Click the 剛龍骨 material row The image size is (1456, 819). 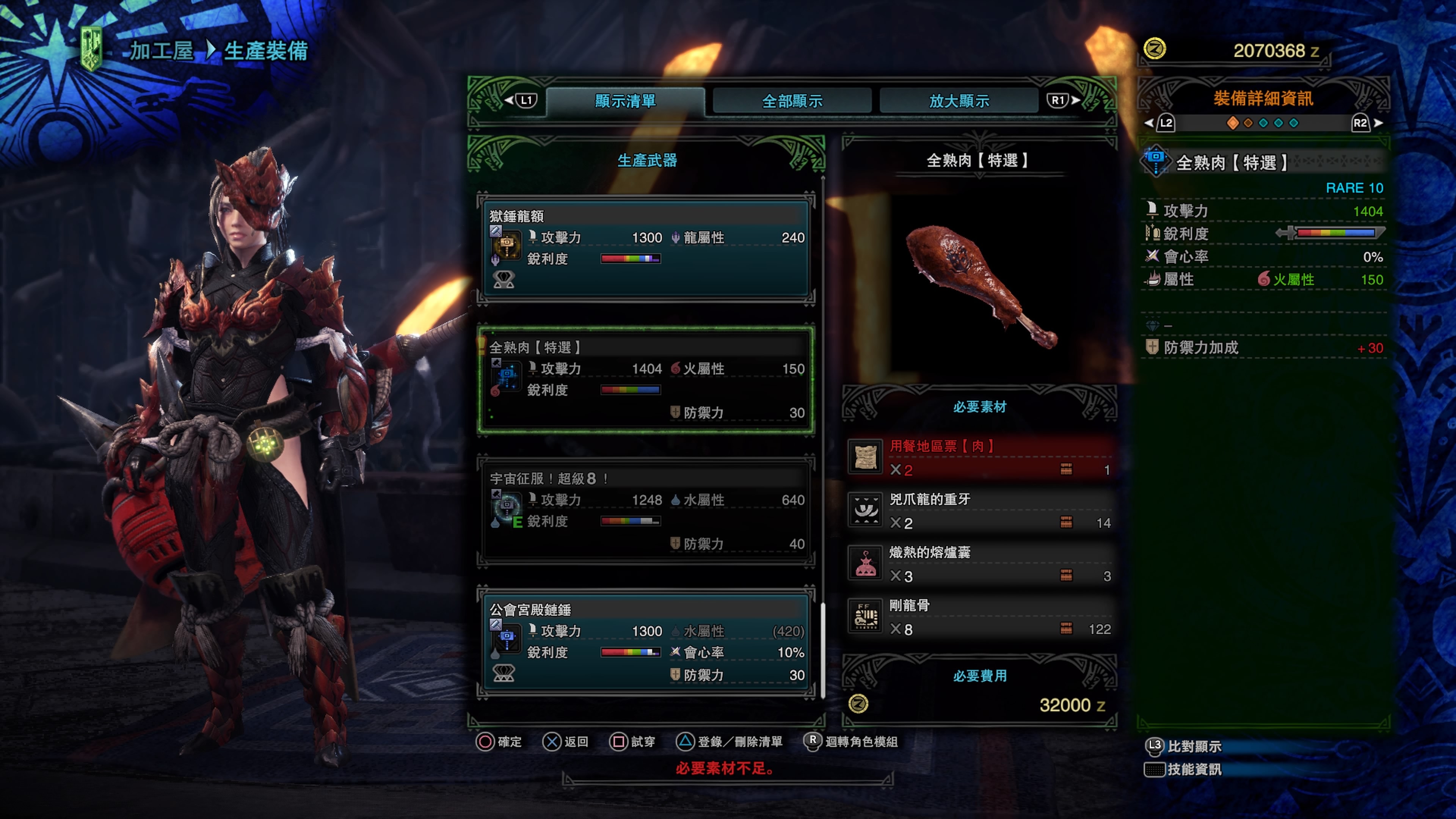click(980, 617)
